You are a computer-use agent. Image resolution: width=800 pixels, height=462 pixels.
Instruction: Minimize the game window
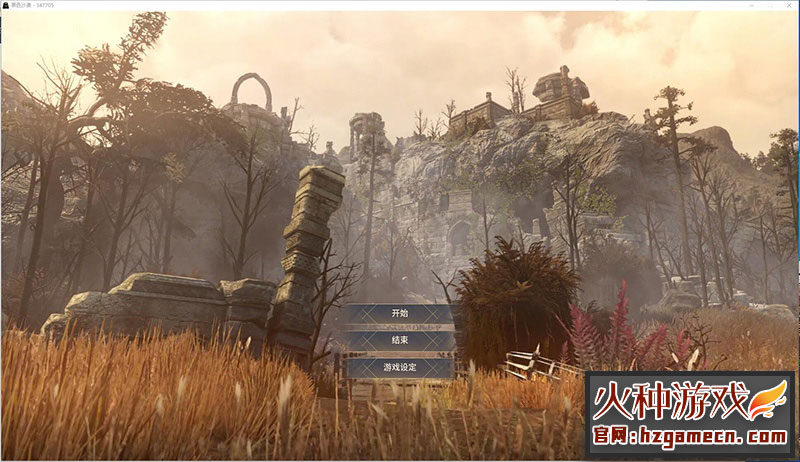pos(751,5)
